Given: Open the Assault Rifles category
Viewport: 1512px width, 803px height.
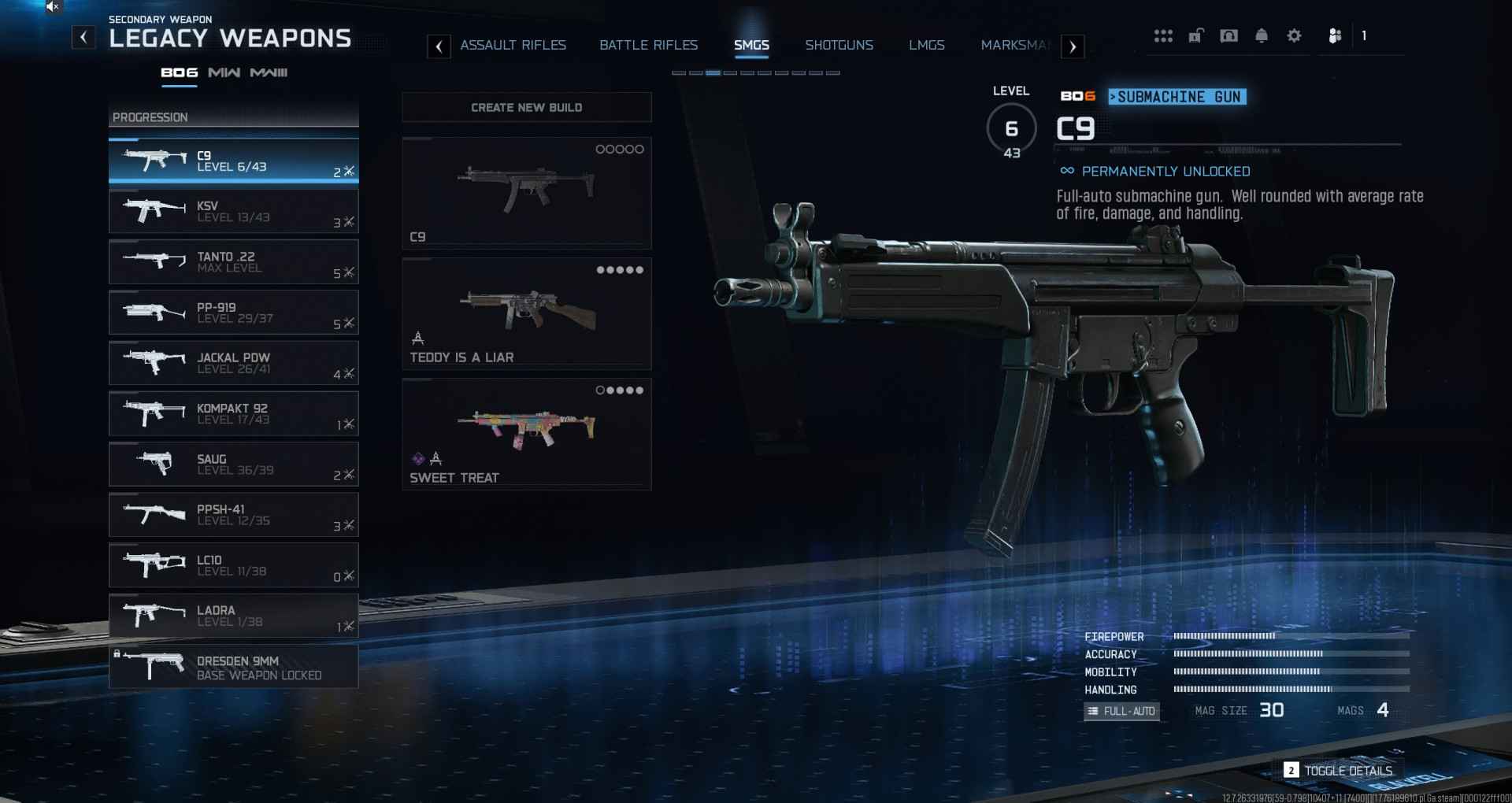Looking at the screenshot, I should point(513,46).
